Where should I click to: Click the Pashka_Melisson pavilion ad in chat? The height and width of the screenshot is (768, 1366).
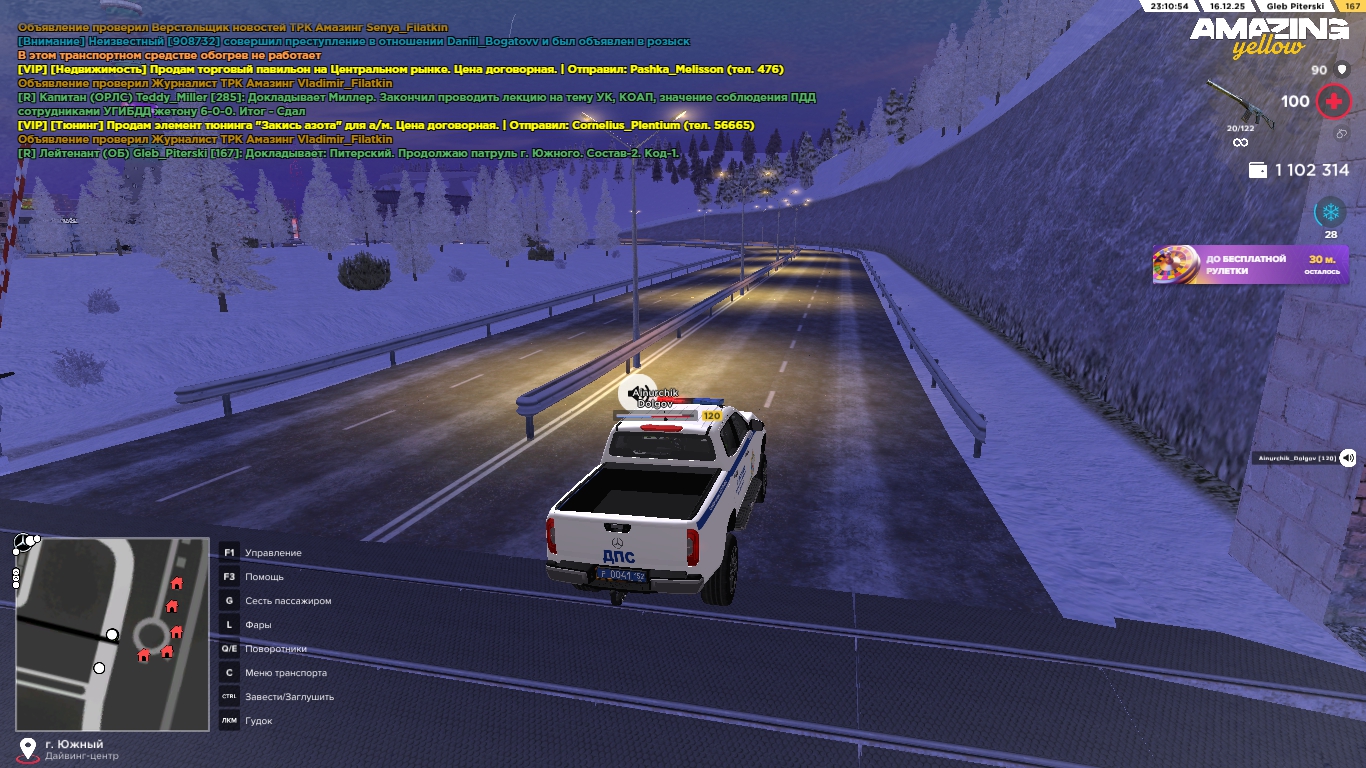click(x=401, y=70)
